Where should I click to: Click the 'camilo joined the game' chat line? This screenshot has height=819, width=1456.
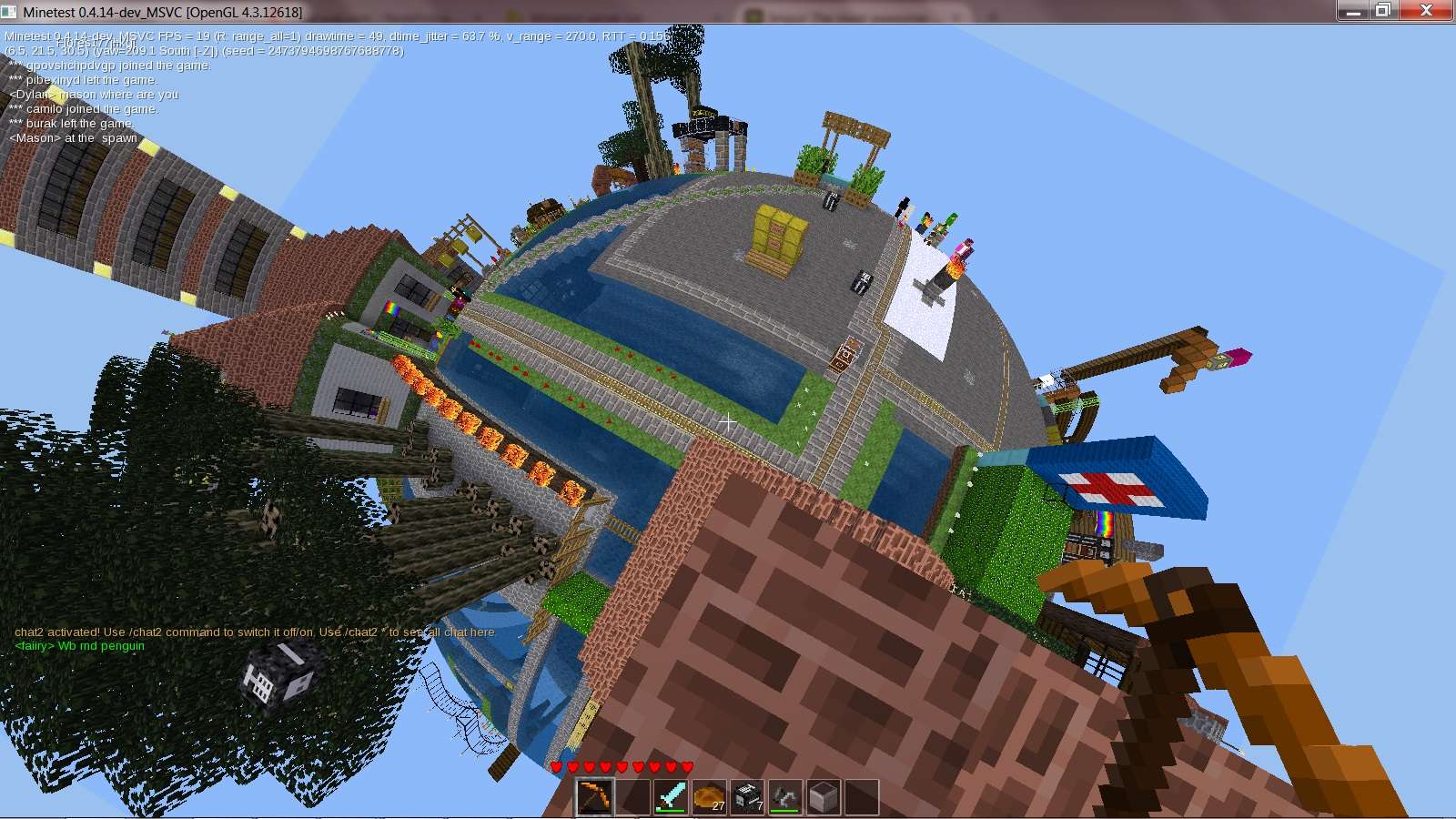point(83,108)
